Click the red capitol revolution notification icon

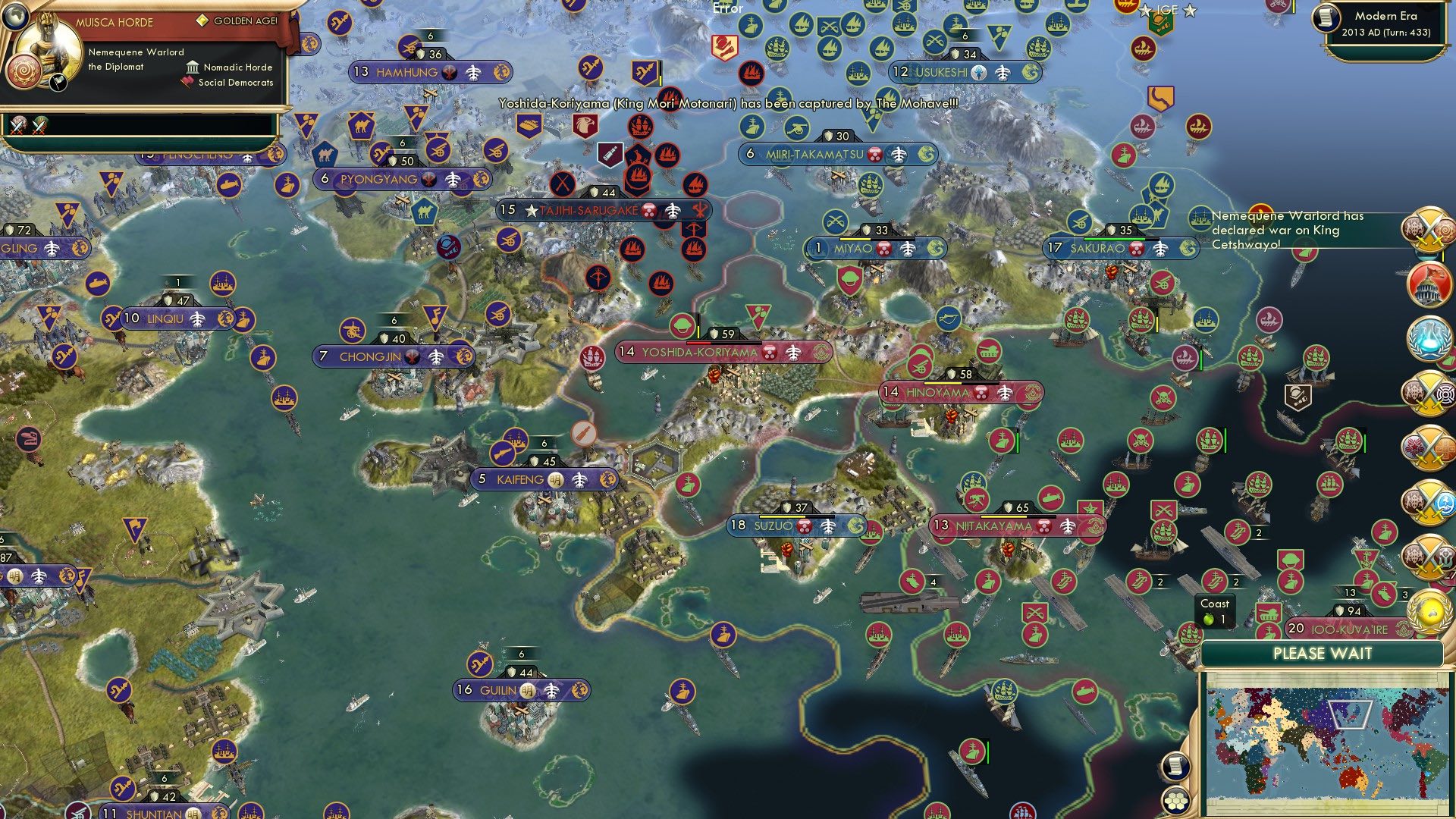pos(1429,282)
